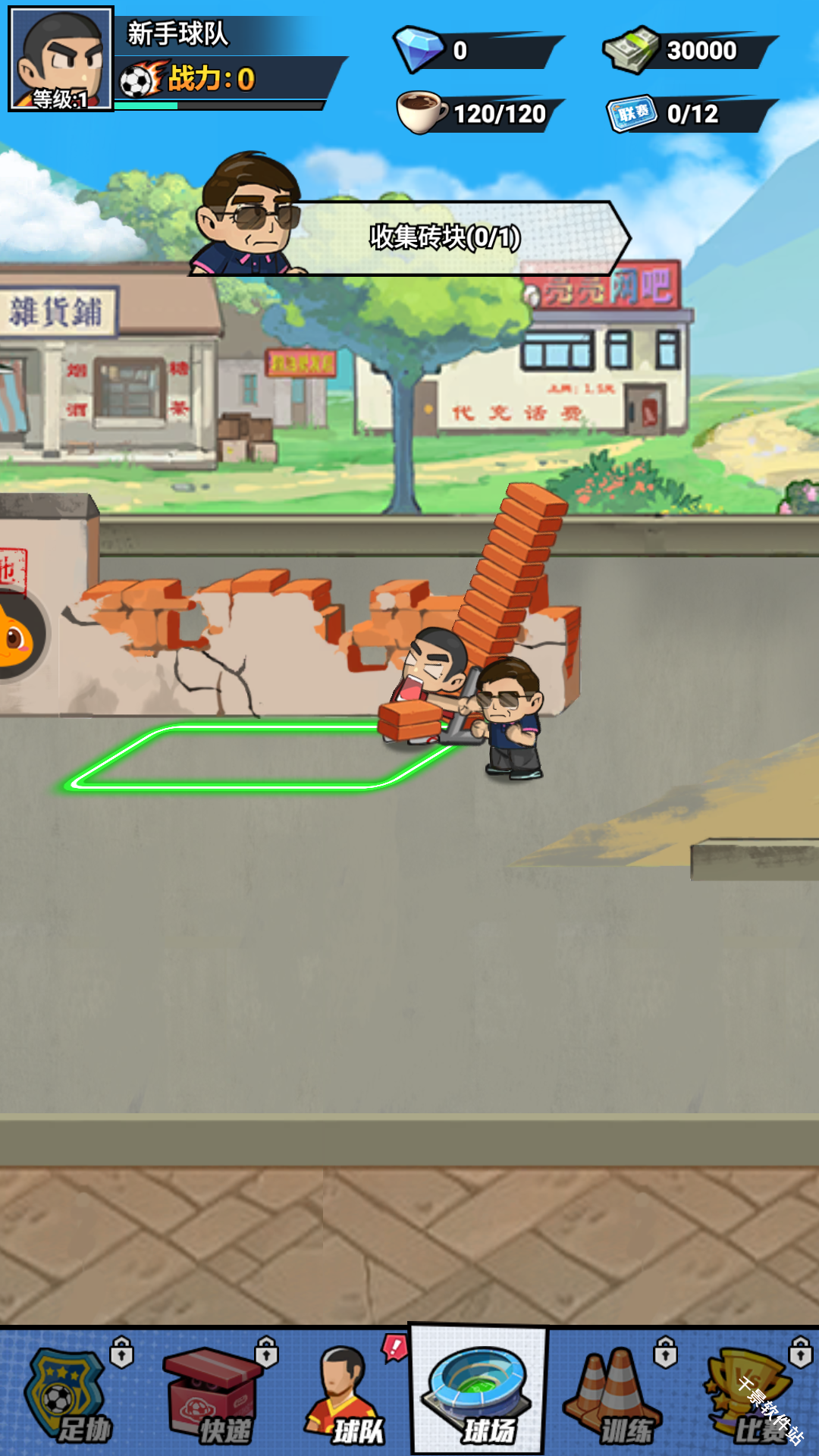This screenshot has width=819, height=1456.
Task: Switch to the 球队 team tab
Action: coord(346,1394)
